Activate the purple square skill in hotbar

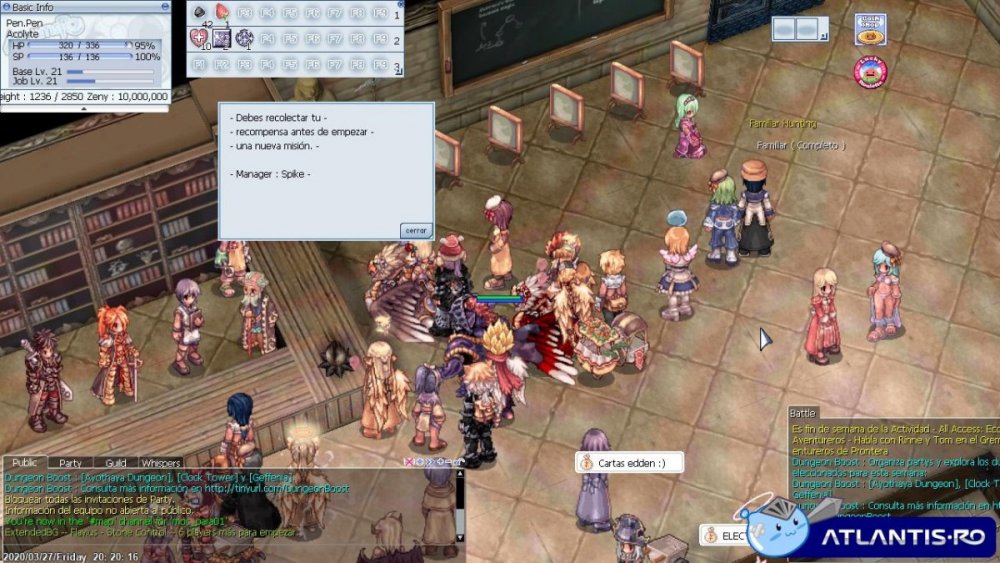(222, 38)
